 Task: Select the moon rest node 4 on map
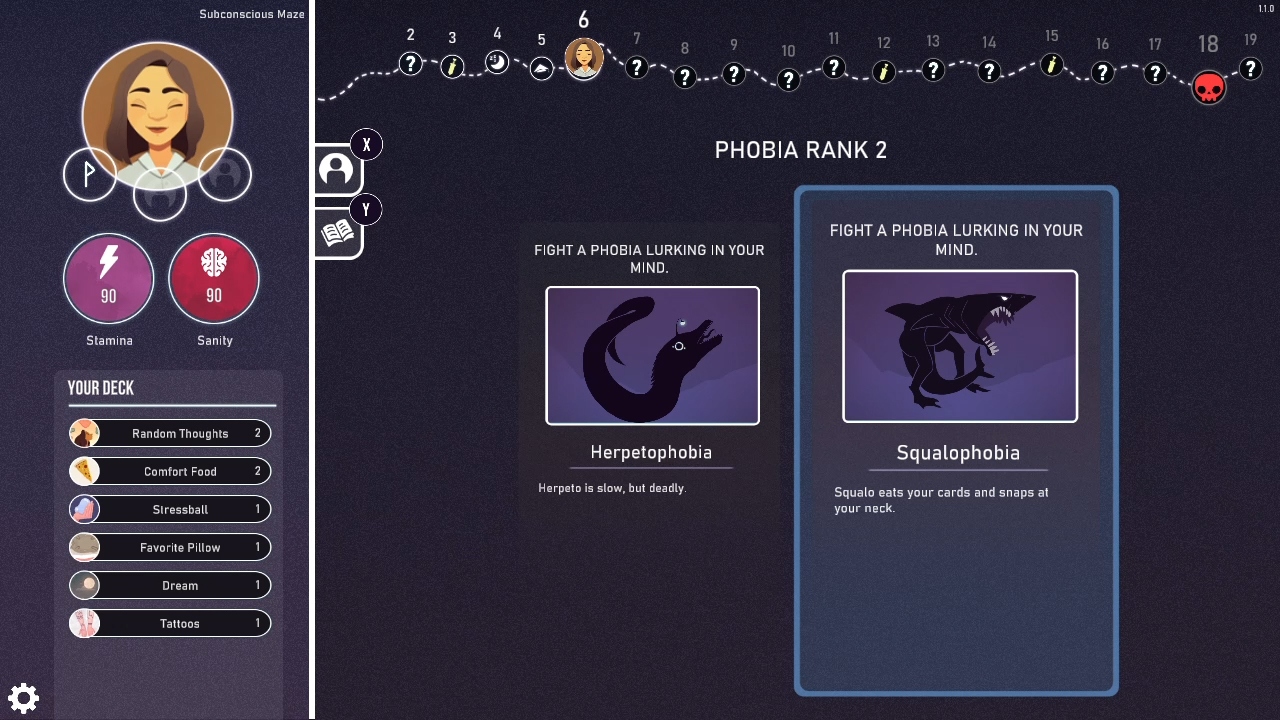(x=497, y=60)
